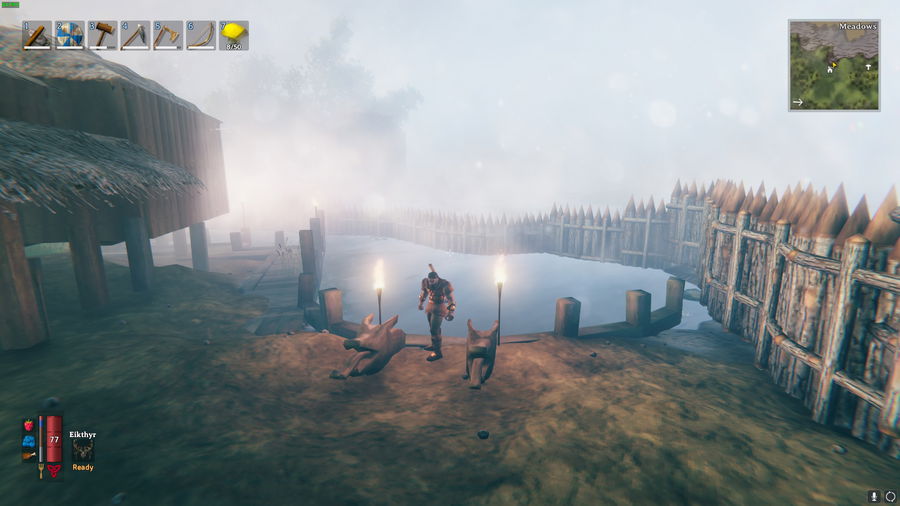Open the Meadows minimap
The image size is (900, 506).
click(x=834, y=65)
